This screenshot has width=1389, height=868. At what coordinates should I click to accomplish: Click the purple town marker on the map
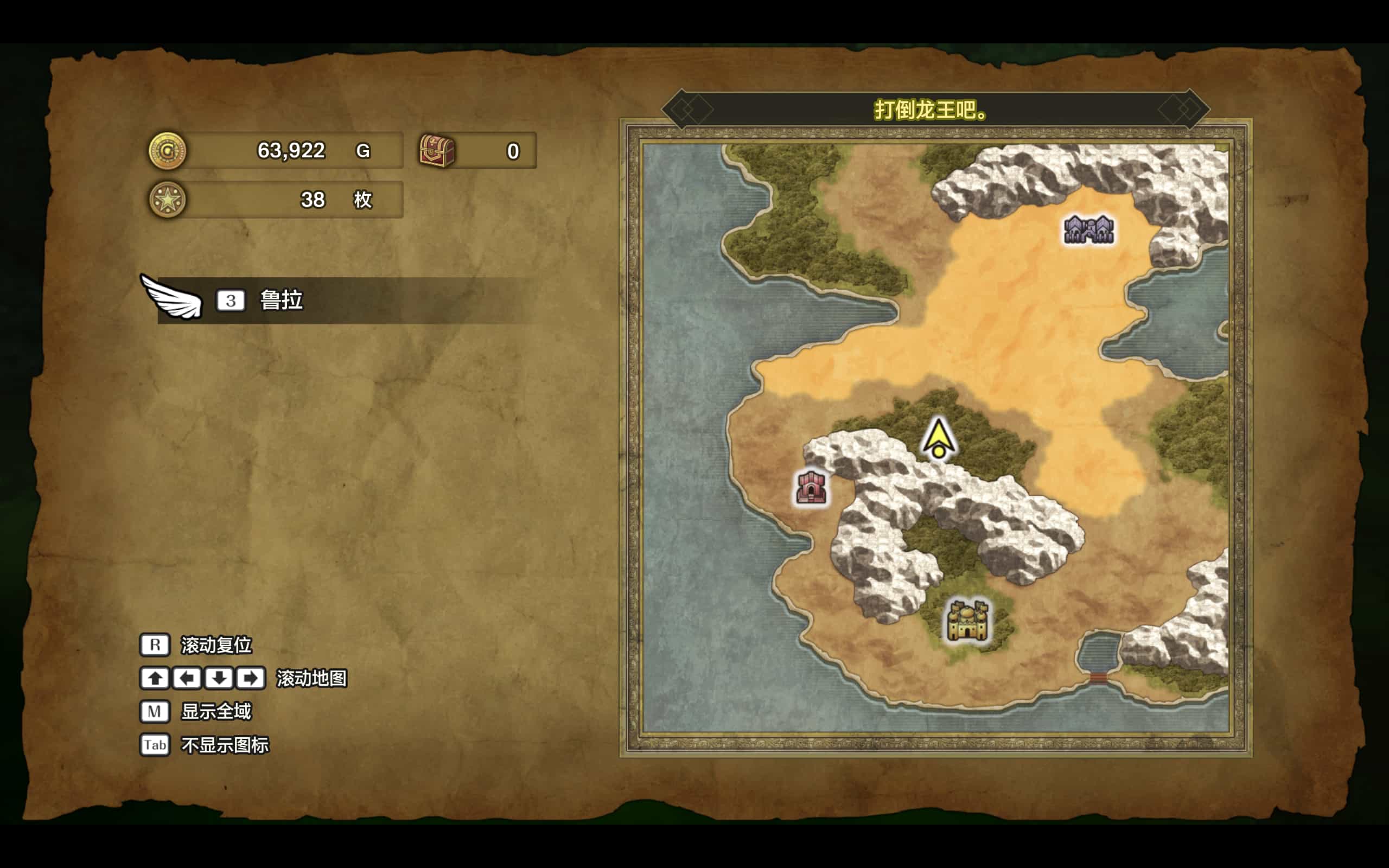[1088, 229]
